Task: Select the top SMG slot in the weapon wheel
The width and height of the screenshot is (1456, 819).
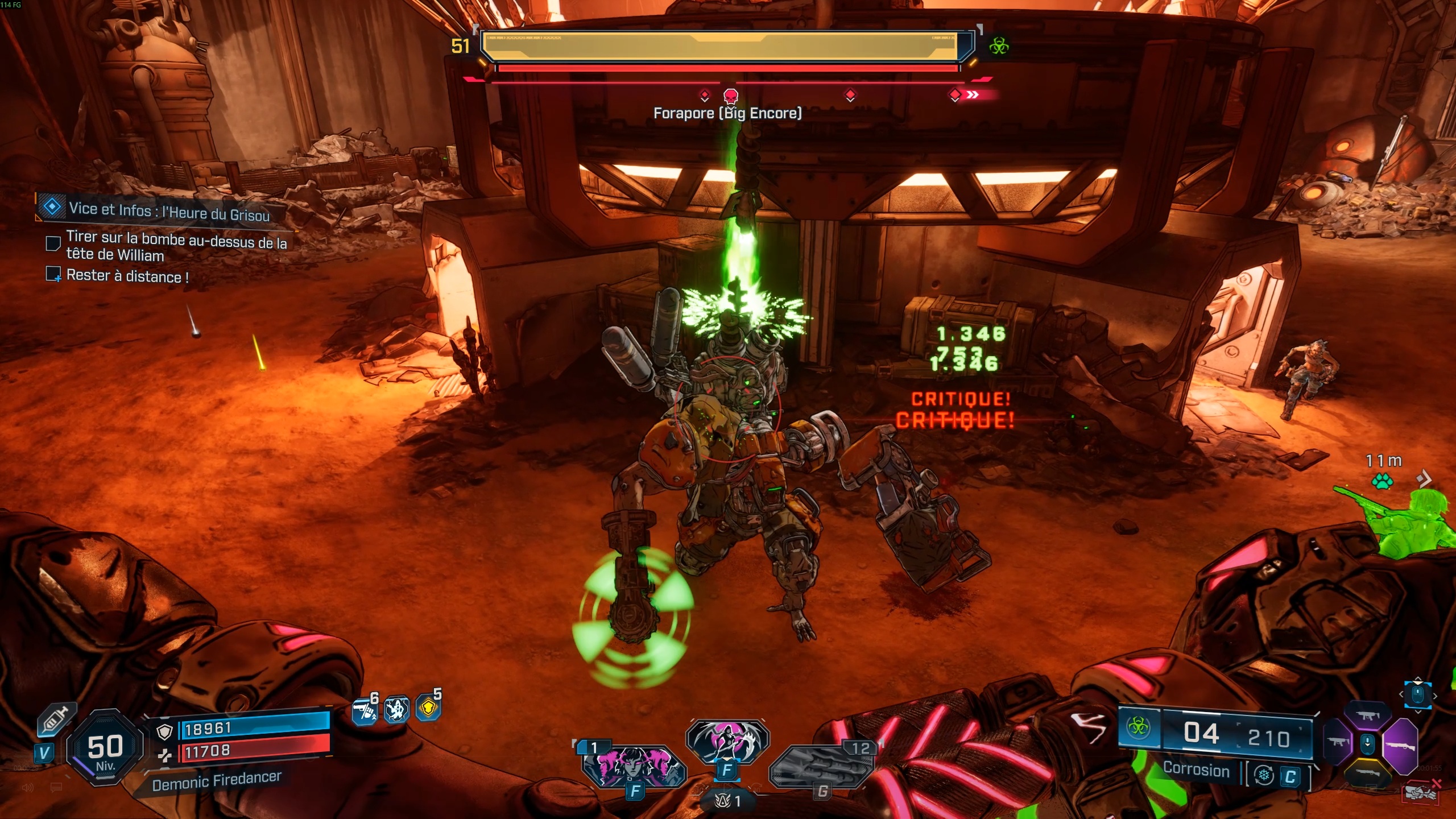Action: [x=1368, y=715]
